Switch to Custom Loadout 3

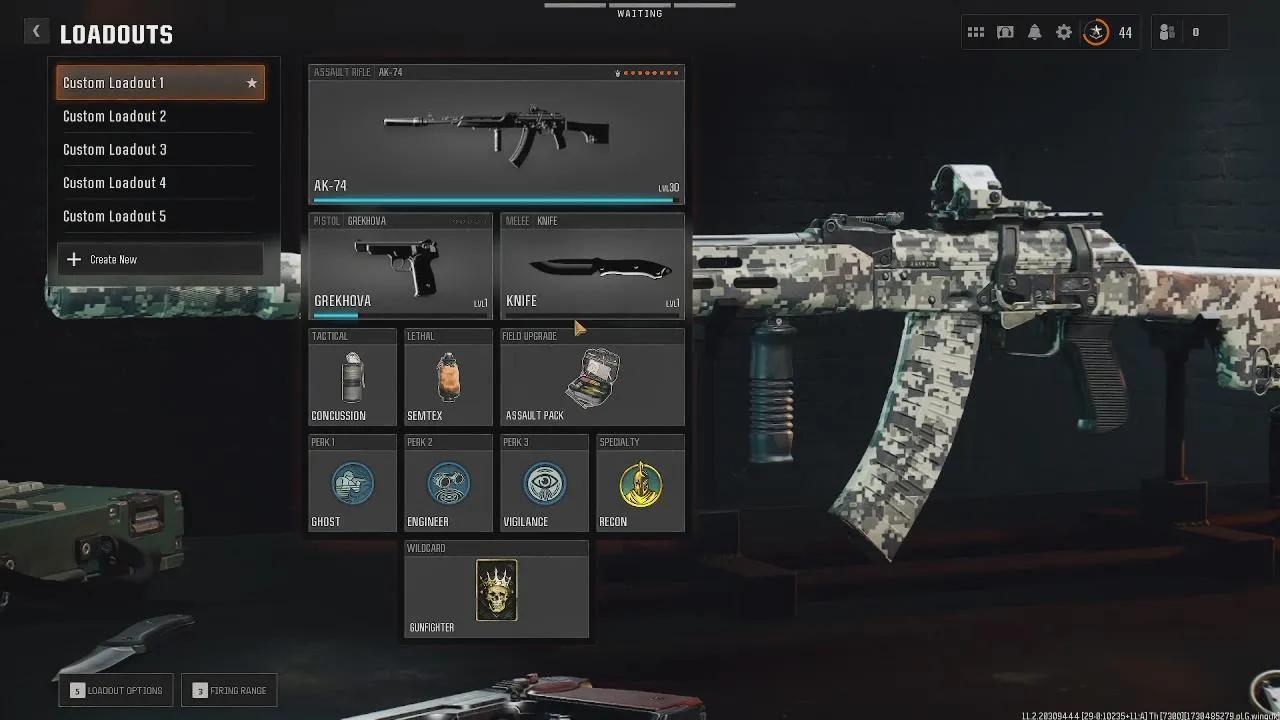point(160,149)
